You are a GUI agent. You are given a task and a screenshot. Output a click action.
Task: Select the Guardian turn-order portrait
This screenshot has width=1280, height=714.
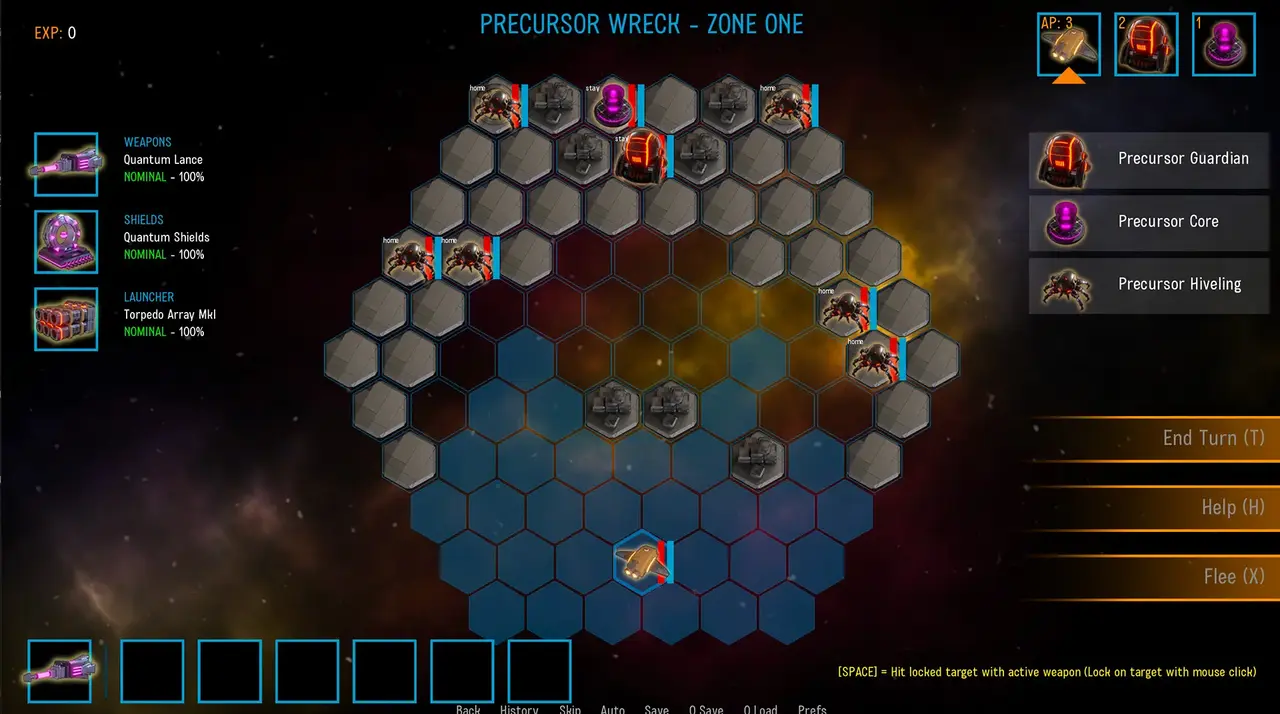pos(1146,44)
